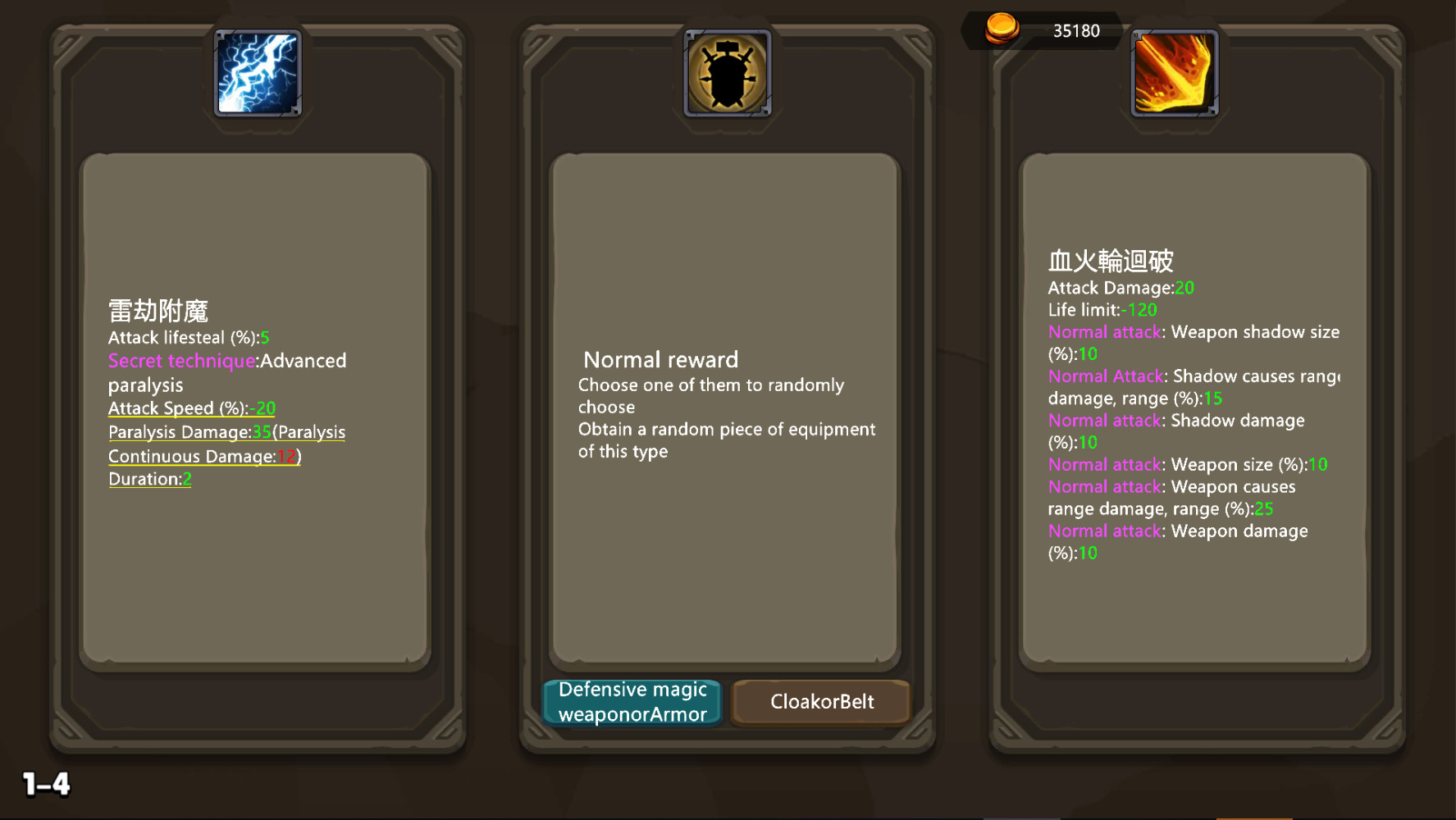Select the fiery meteor icon on 血火輪迴破 card
The width and height of the screenshot is (1456, 820).
(x=1173, y=72)
